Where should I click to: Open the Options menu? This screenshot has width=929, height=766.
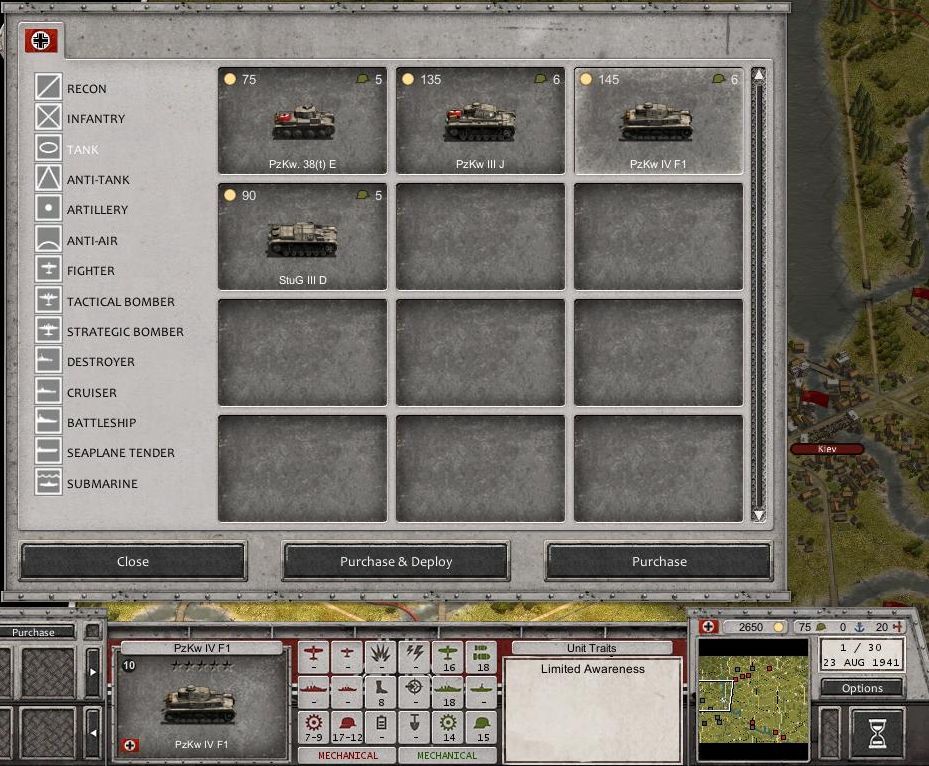click(x=862, y=688)
